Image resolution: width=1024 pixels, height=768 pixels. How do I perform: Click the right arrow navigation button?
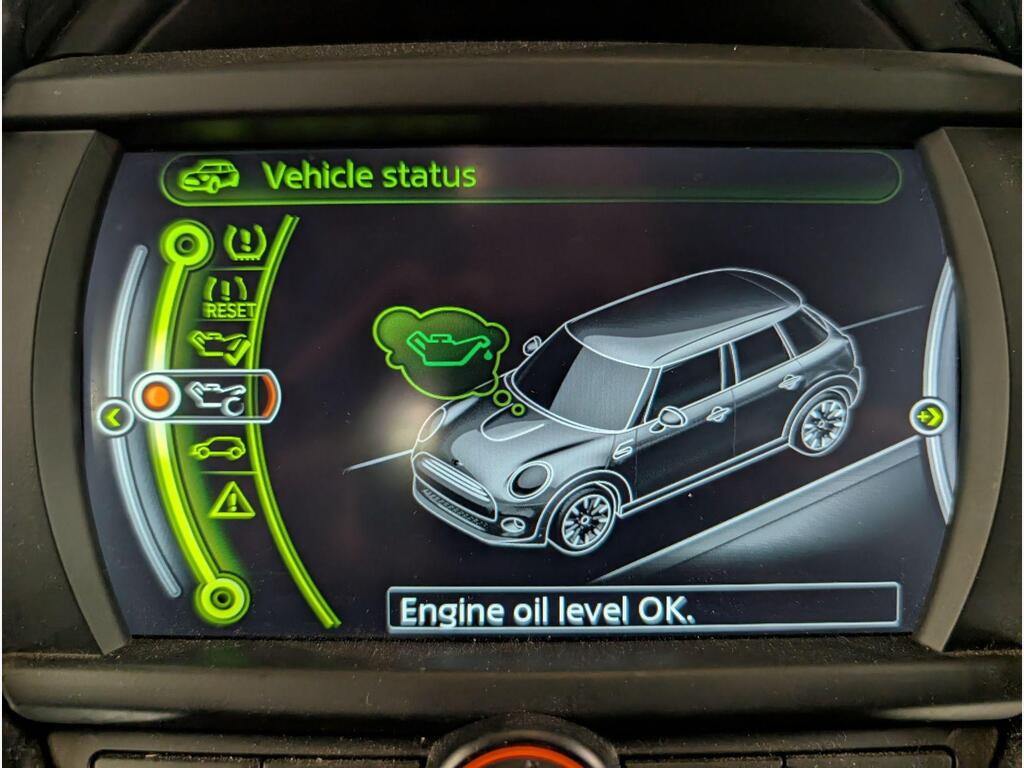tap(930, 414)
